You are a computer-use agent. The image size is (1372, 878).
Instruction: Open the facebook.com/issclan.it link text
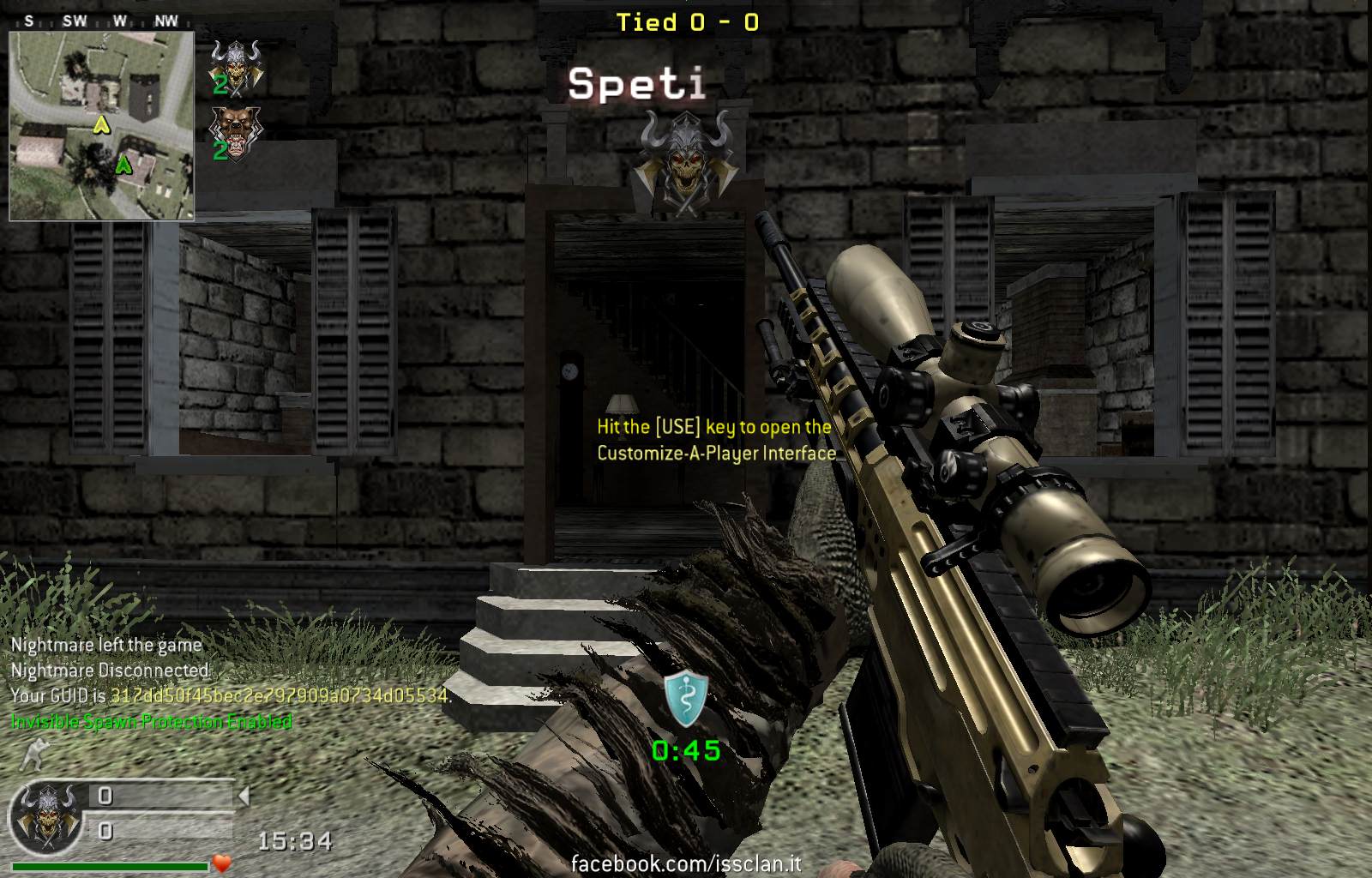(686, 863)
